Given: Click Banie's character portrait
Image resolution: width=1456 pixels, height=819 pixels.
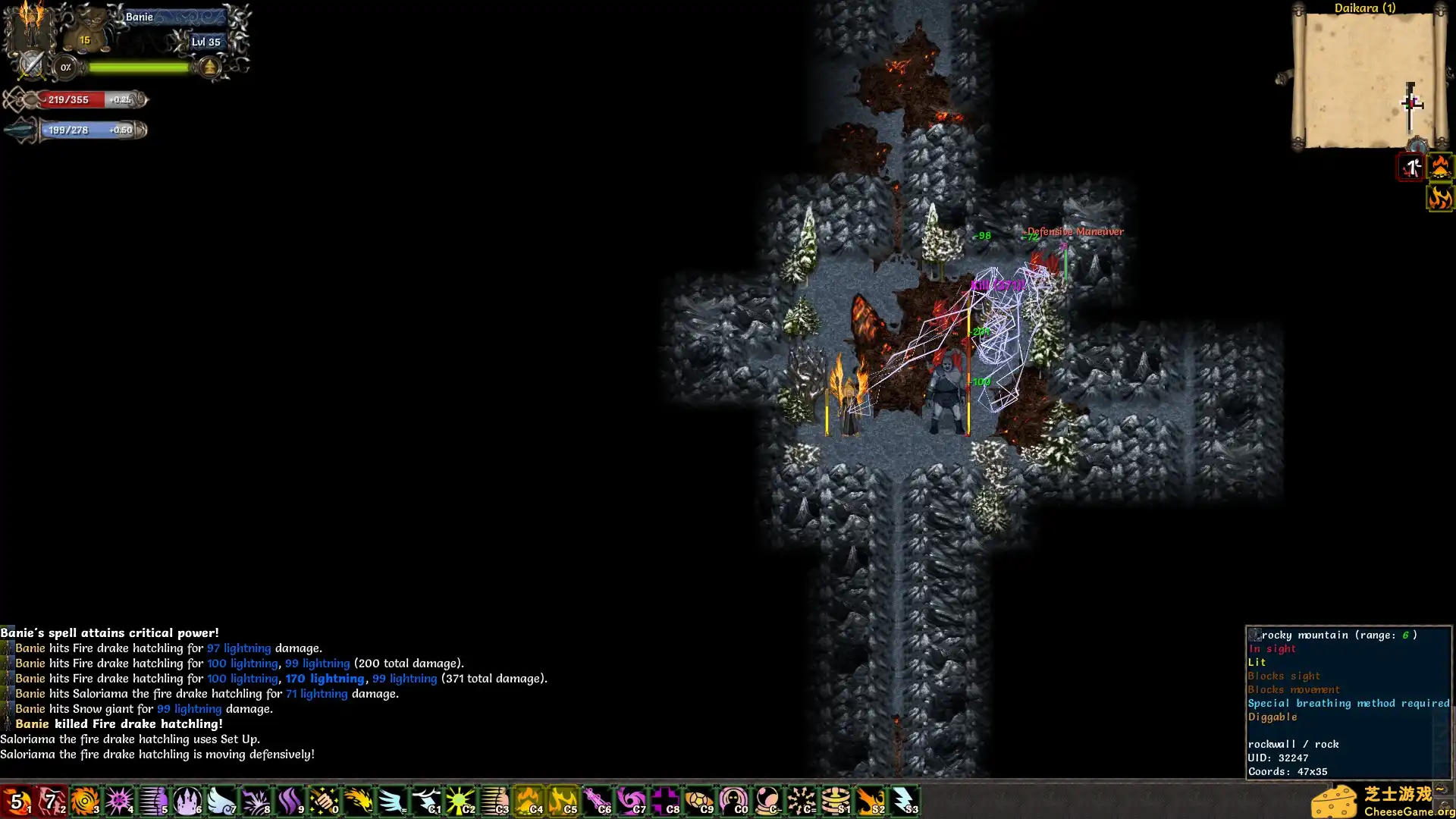Looking at the screenshot, I should (30, 27).
